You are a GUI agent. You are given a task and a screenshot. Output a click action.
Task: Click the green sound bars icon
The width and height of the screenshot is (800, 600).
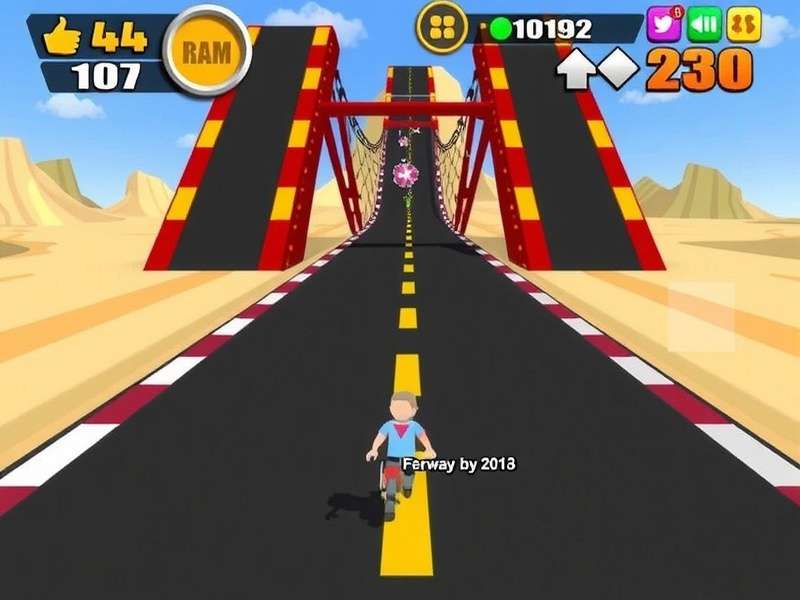pyautogui.click(x=705, y=24)
